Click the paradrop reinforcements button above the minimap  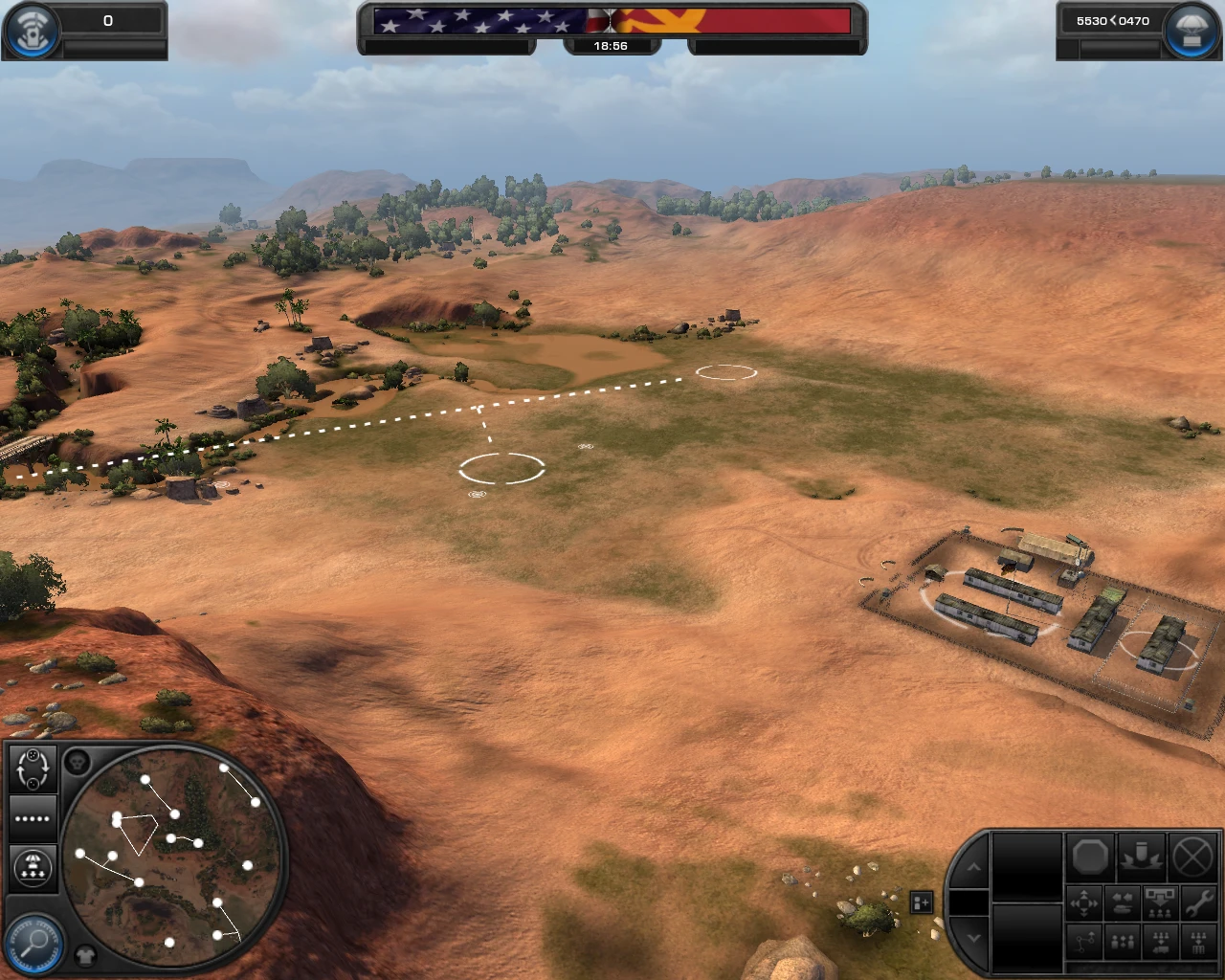32,869
